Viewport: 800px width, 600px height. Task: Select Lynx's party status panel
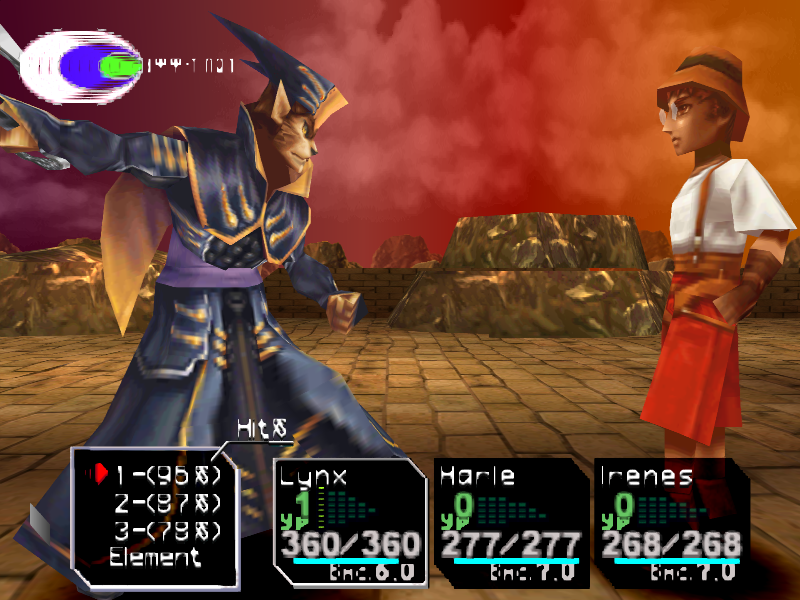tap(350, 520)
